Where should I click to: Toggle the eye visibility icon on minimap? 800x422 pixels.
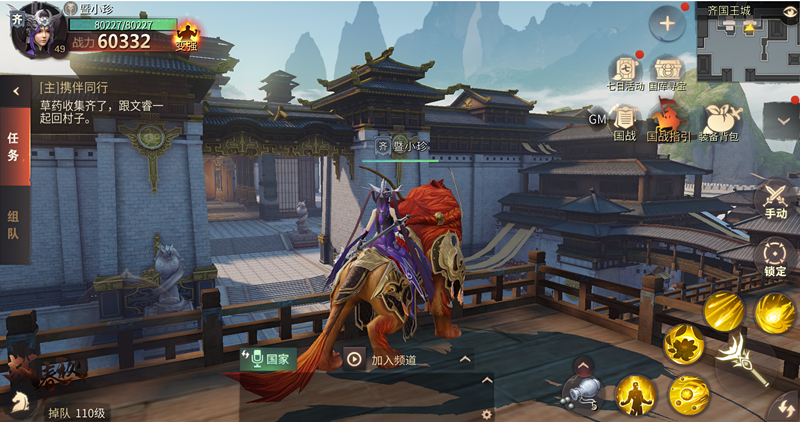point(788,10)
